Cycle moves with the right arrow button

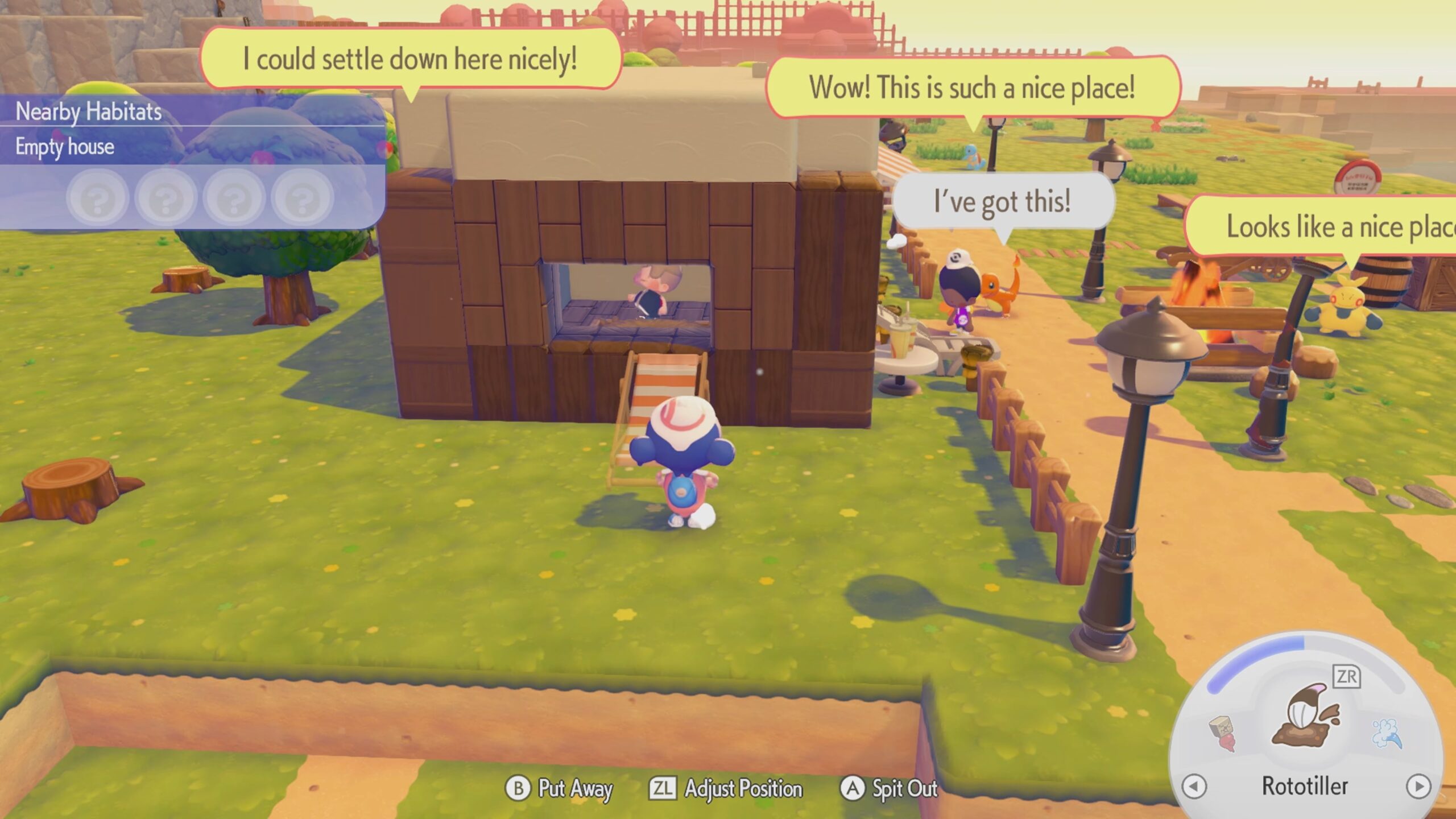[x=1418, y=787]
